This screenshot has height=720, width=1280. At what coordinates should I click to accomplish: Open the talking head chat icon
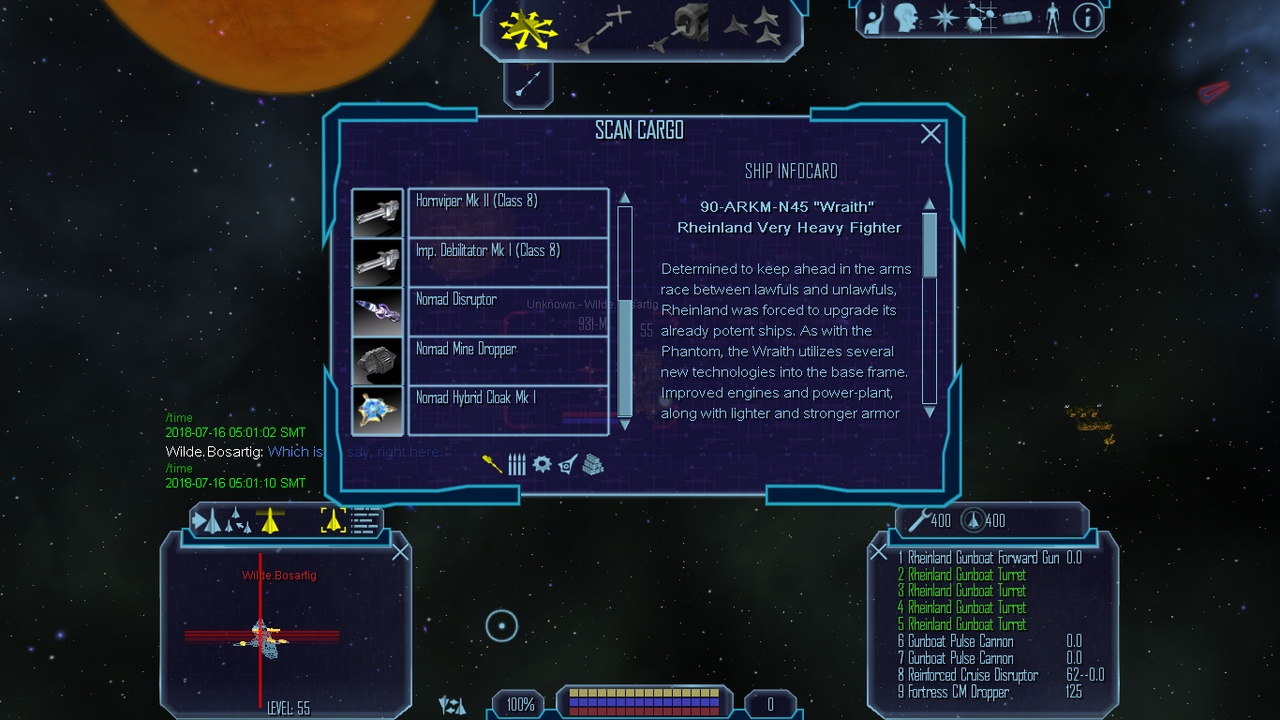coord(906,18)
